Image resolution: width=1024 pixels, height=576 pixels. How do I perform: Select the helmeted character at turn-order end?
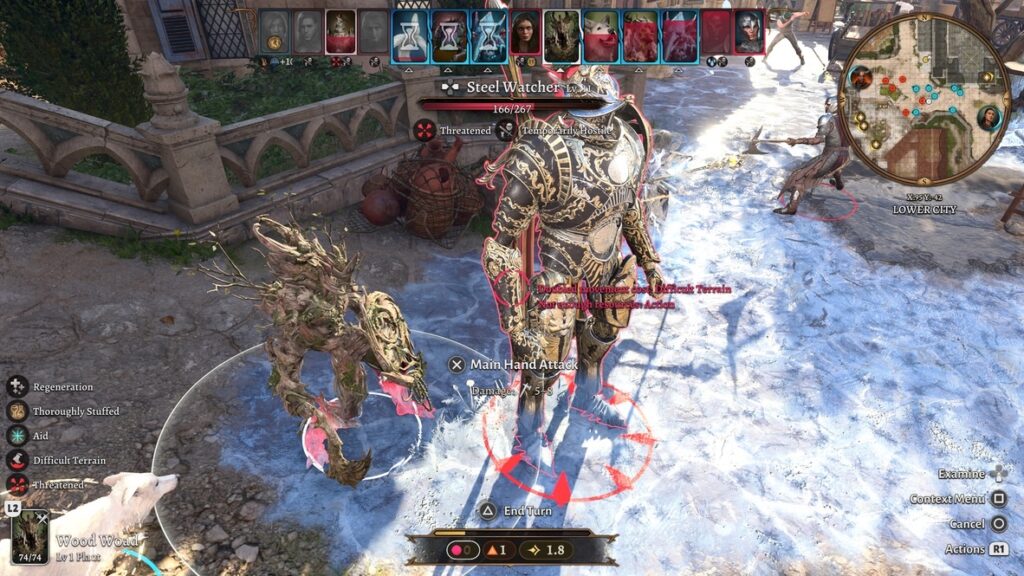pos(748,33)
